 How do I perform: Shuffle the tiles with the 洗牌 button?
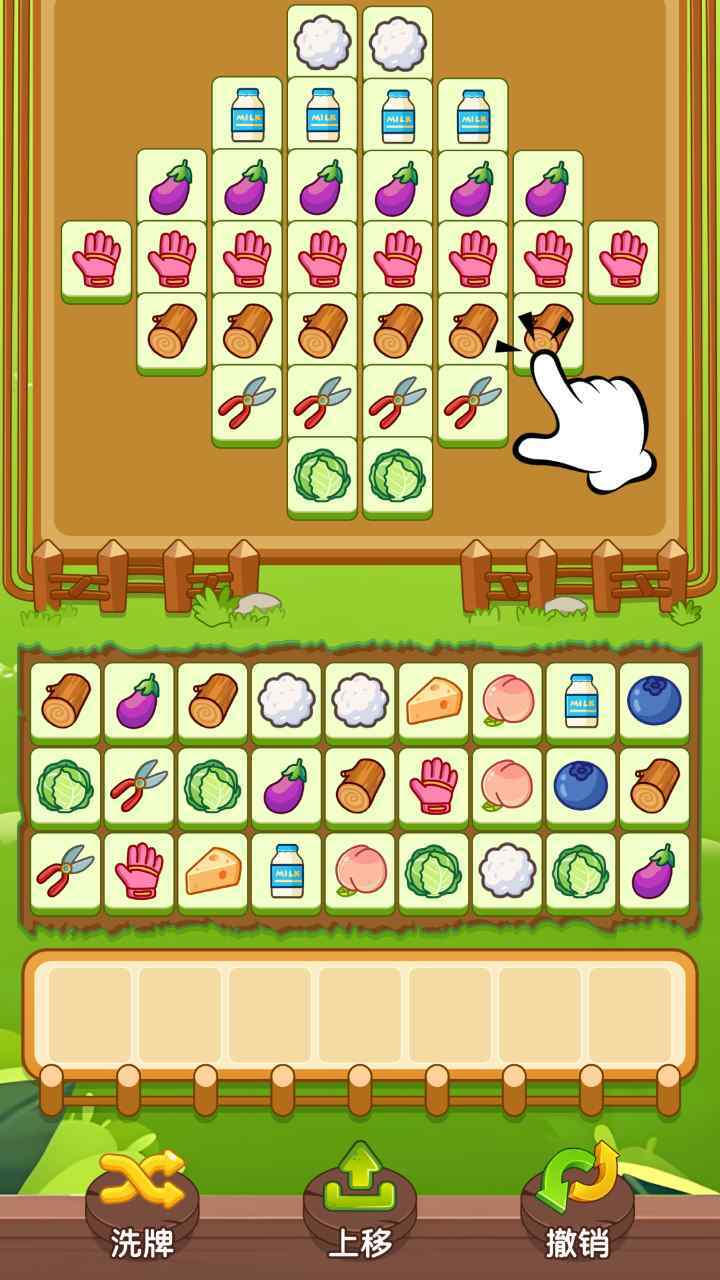point(142,1205)
